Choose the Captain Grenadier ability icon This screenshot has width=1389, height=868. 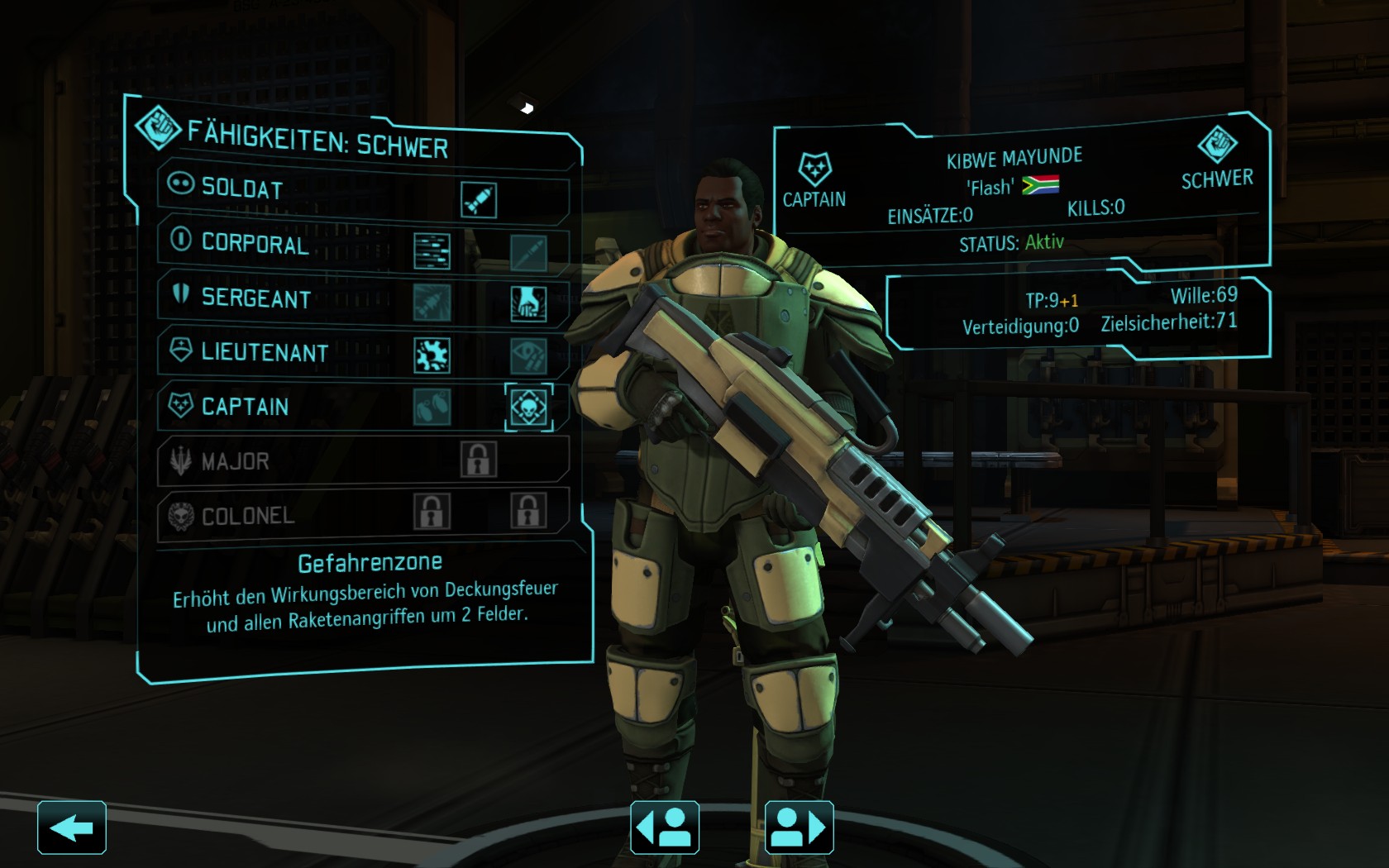pyautogui.click(x=432, y=407)
